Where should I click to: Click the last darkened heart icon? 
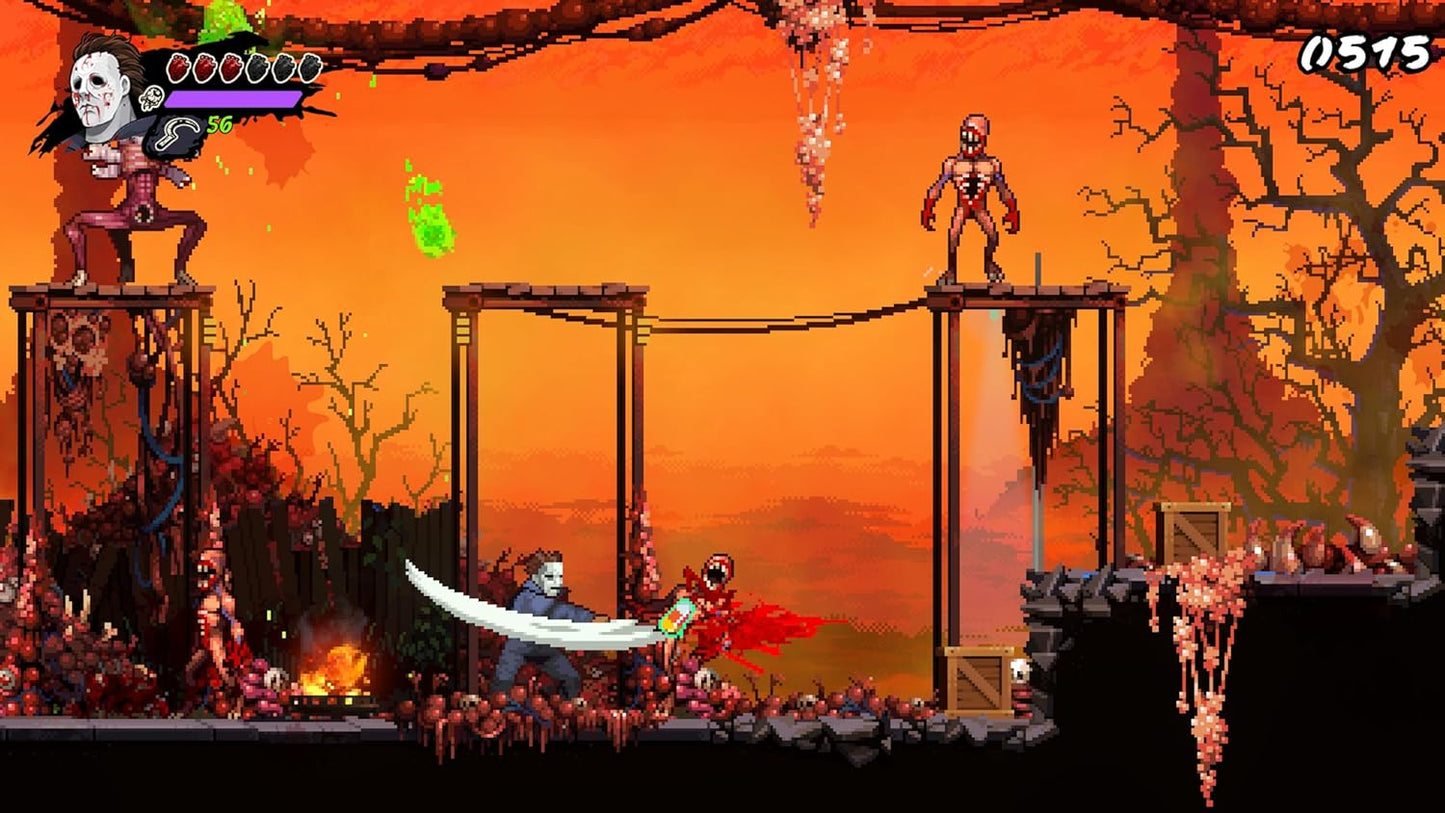click(x=311, y=67)
